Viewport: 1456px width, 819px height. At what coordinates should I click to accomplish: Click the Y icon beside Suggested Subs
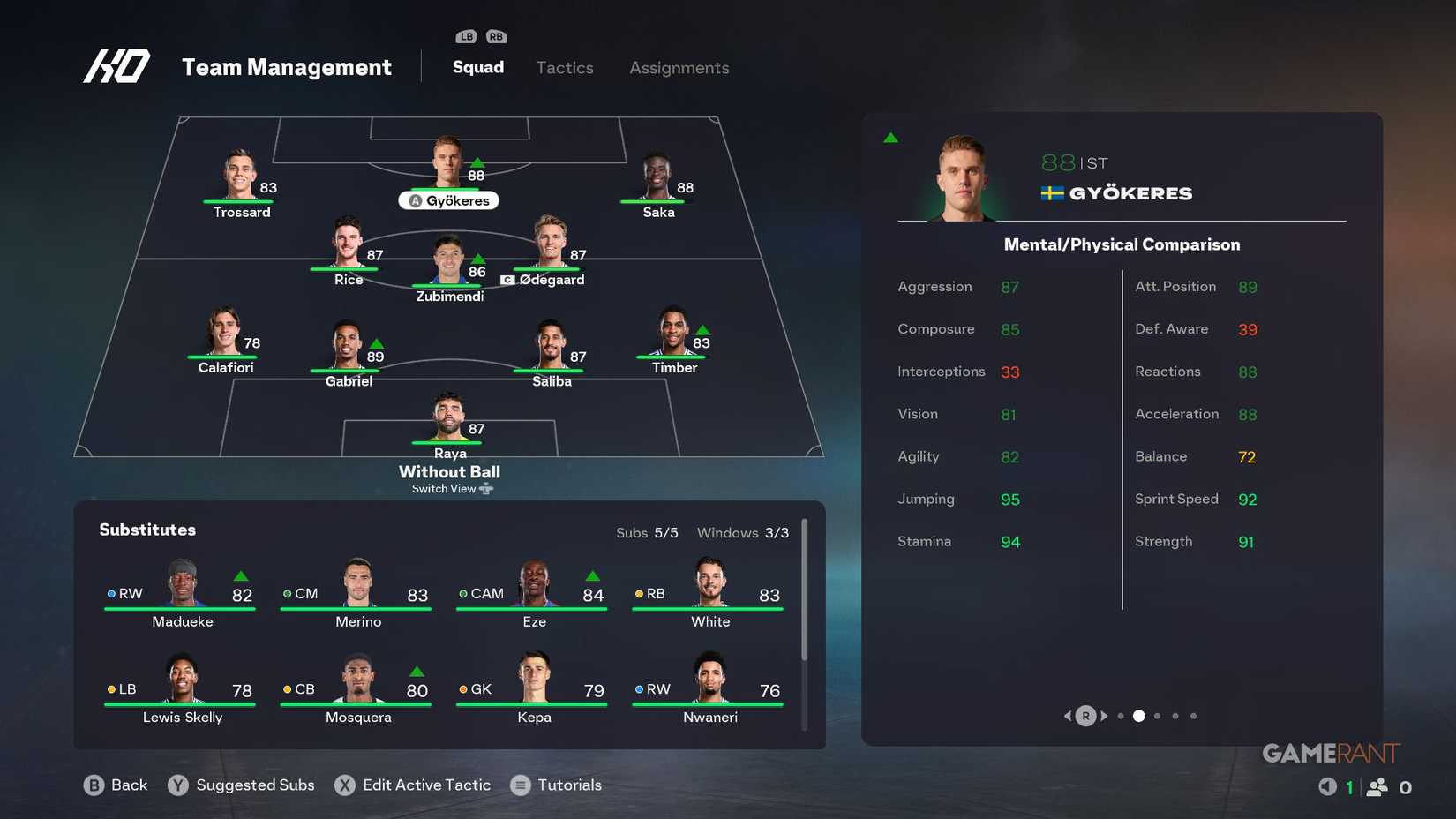coord(178,785)
